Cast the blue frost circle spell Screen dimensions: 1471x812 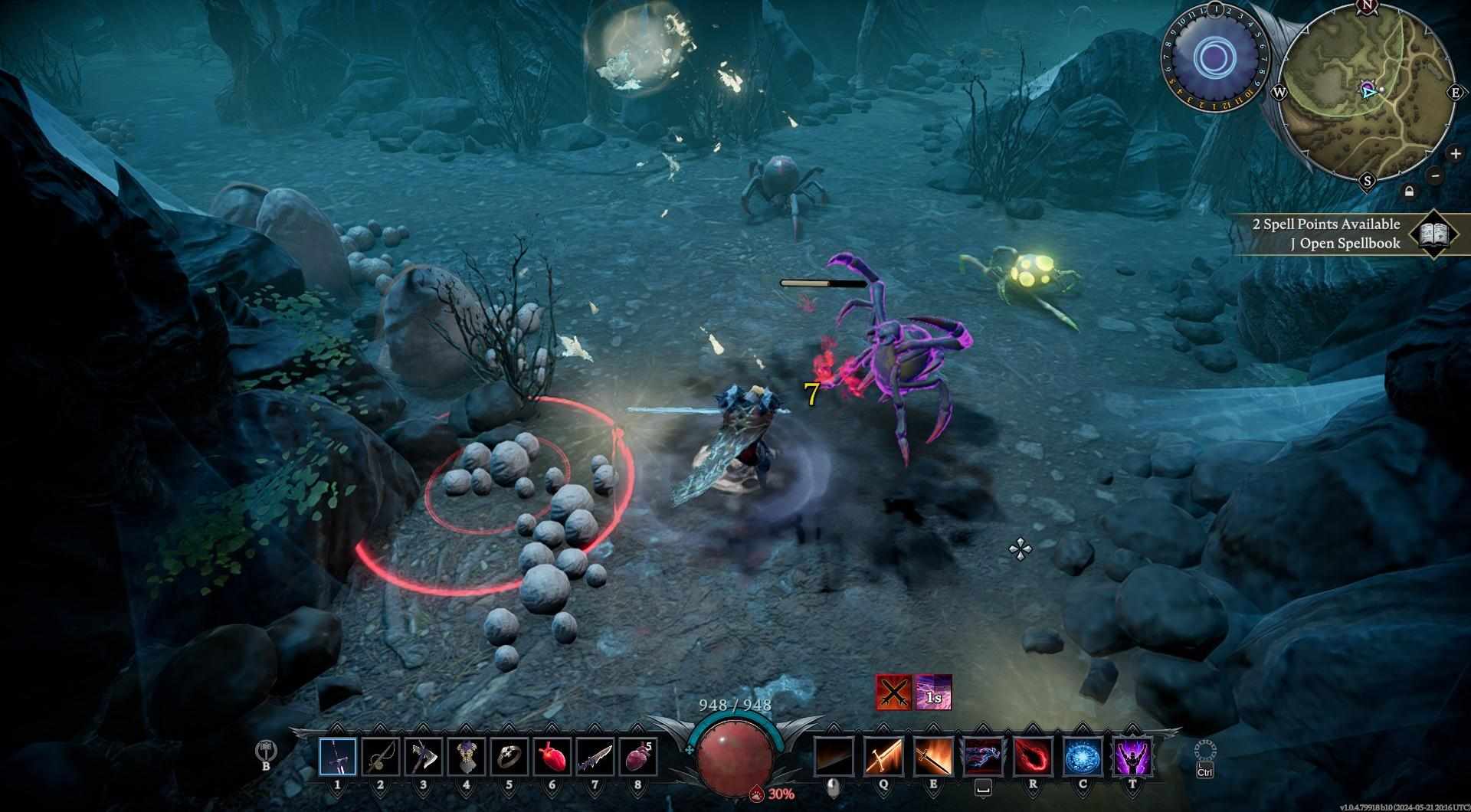[1083, 757]
